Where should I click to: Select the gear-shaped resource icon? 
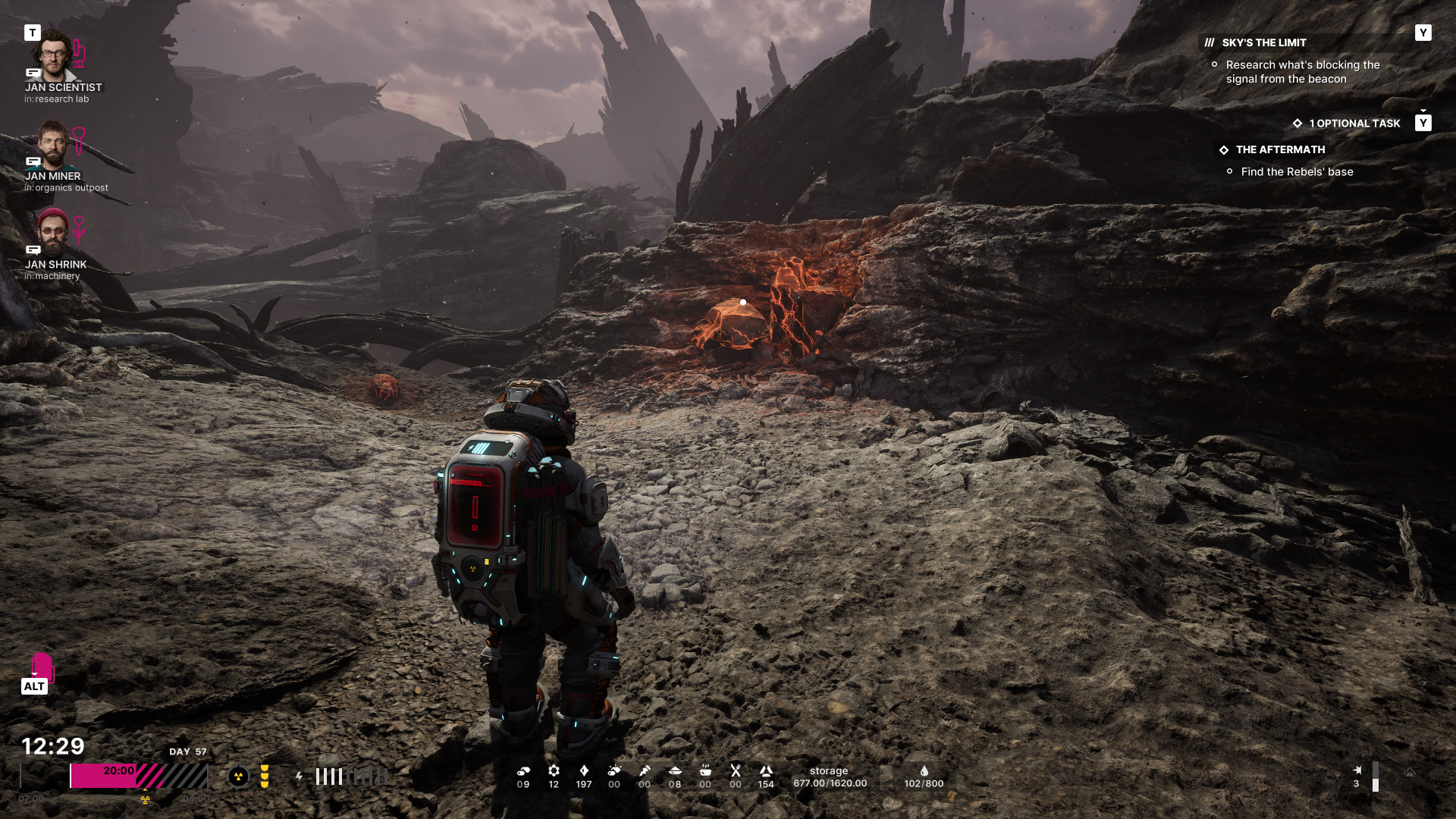(x=554, y=771)
